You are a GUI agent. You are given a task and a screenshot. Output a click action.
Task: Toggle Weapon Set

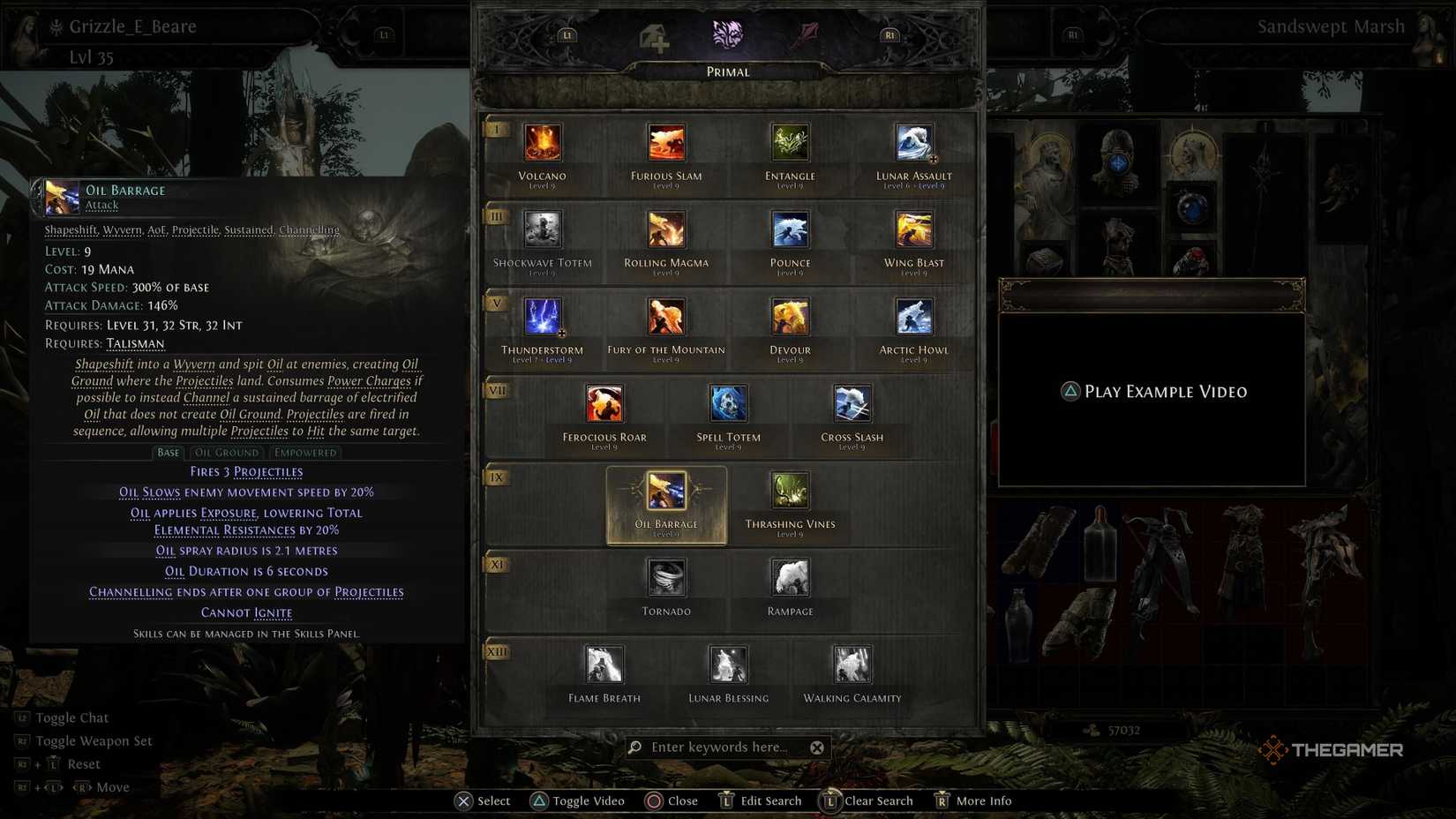(x=84, y=740)
